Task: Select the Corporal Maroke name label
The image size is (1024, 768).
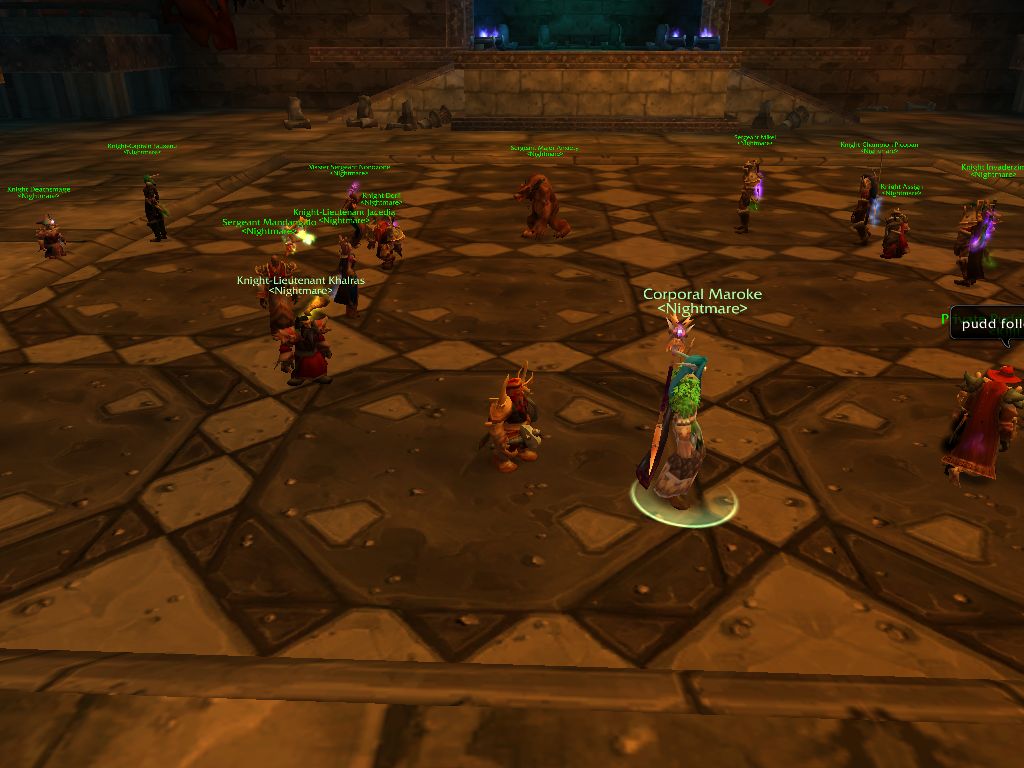Action: click(702, 294)
